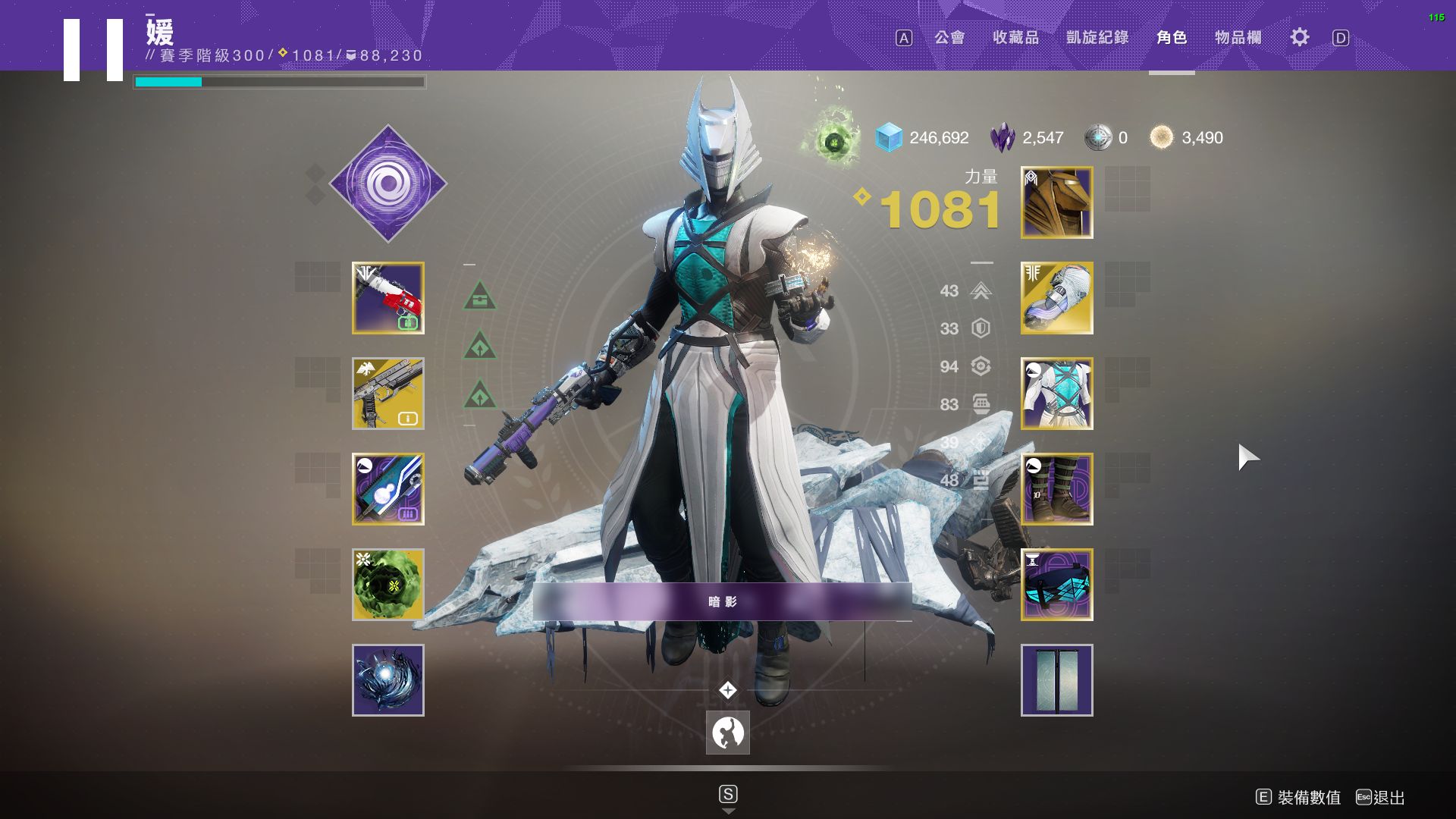Viewport: 1456px width, 819px height.
Task: Select the exotic white gauntlets slot
Action: [x=1057, y=298]
